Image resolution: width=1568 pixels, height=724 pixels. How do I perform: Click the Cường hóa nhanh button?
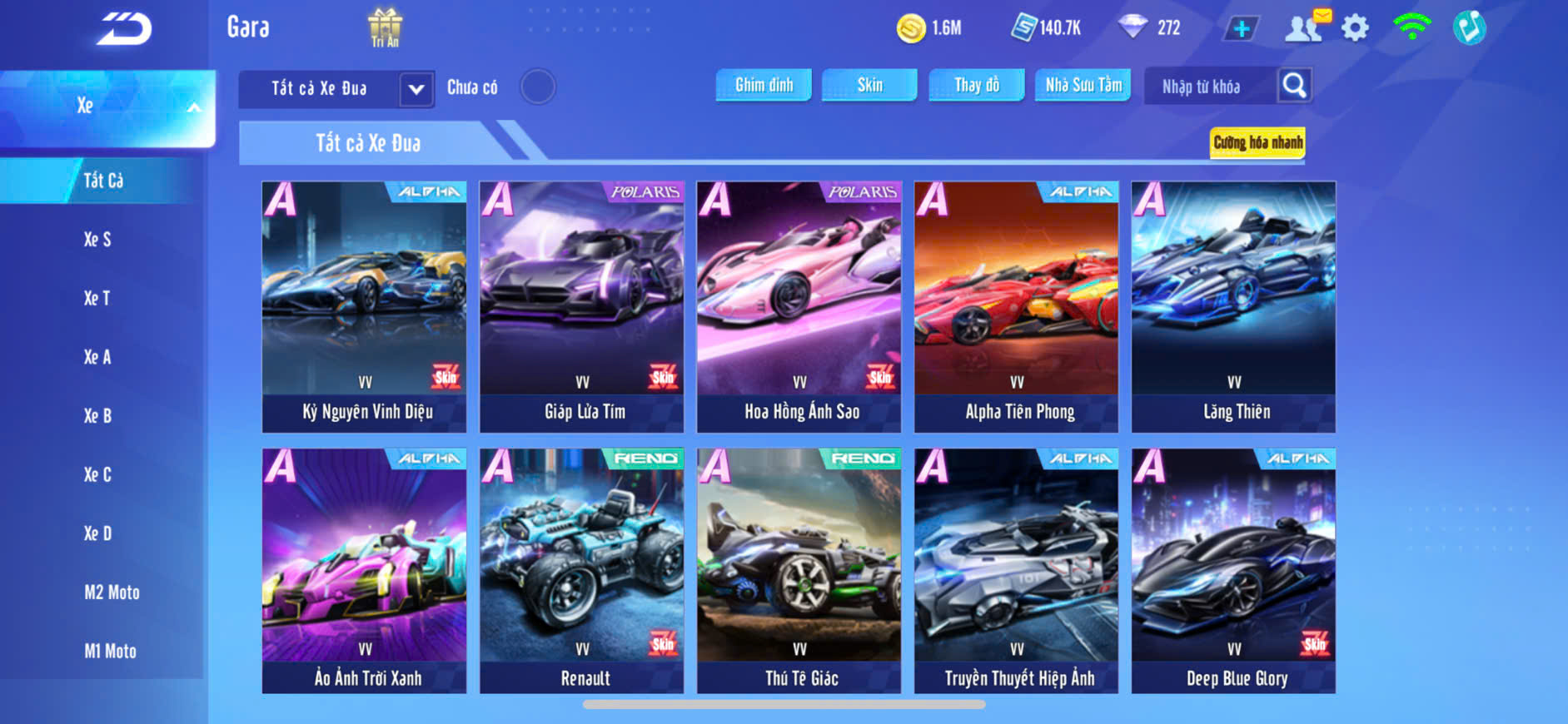point(1257,142)
